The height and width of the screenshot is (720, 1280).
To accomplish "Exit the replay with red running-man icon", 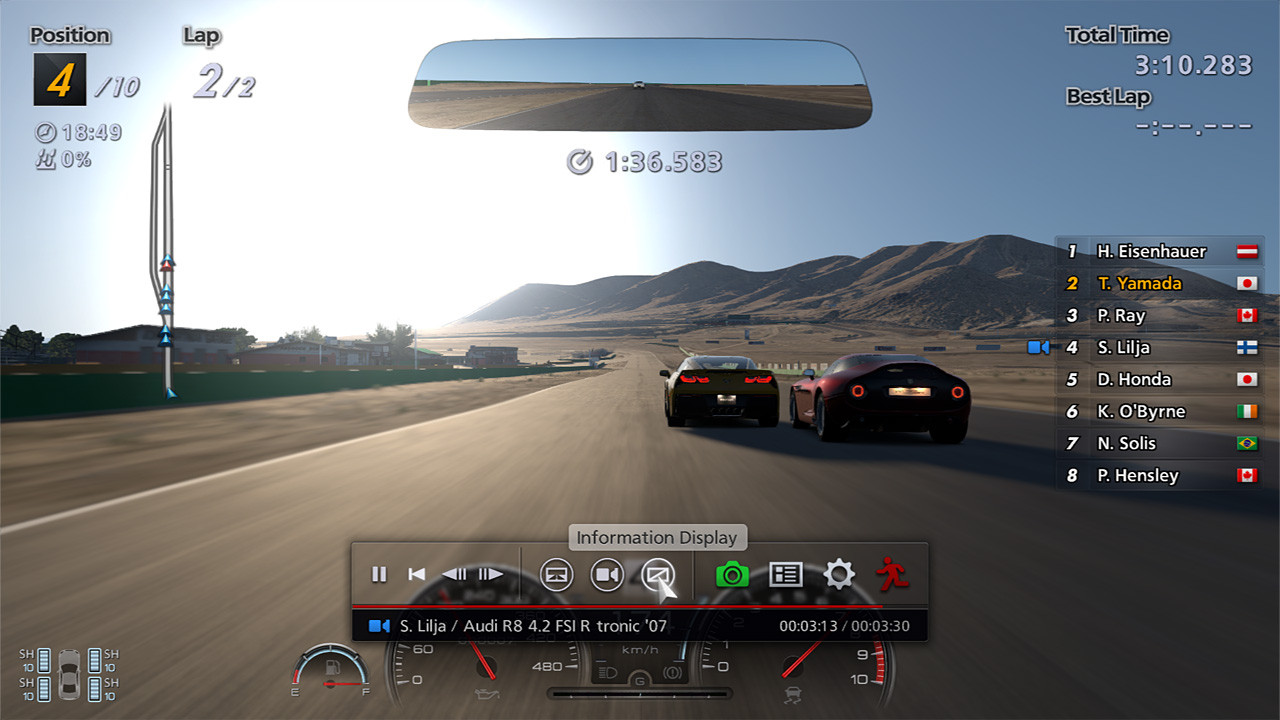I will pos(892,573).
